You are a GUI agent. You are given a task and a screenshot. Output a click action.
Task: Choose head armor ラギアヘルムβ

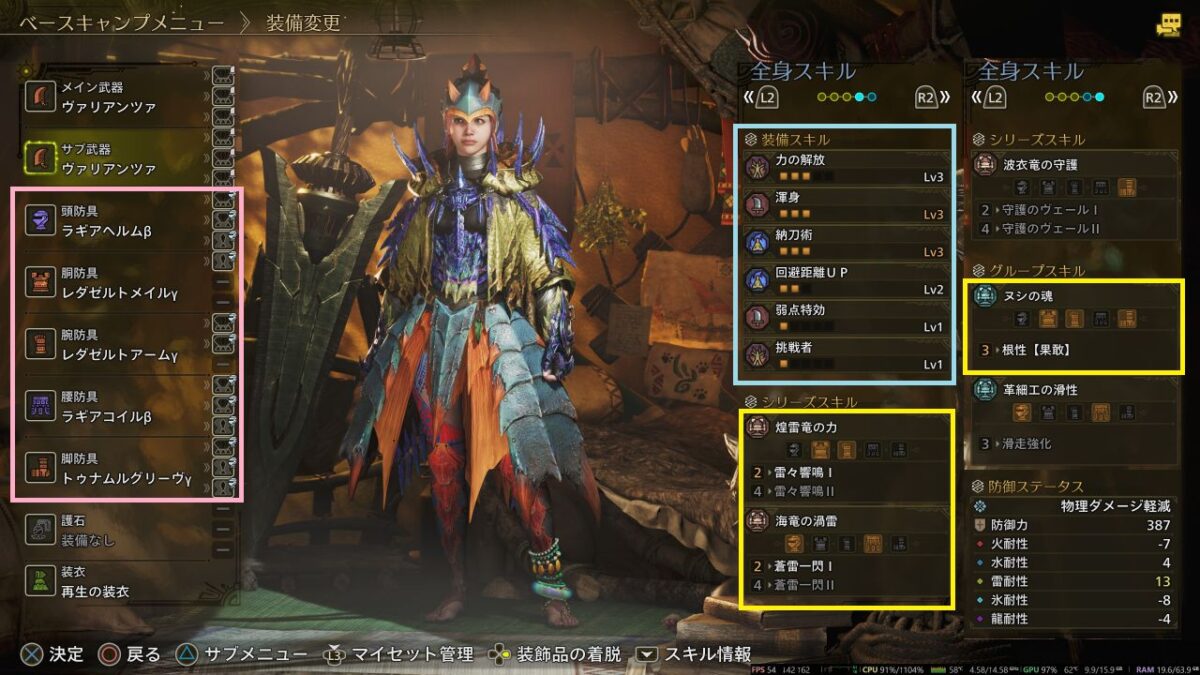click(117, 221)
